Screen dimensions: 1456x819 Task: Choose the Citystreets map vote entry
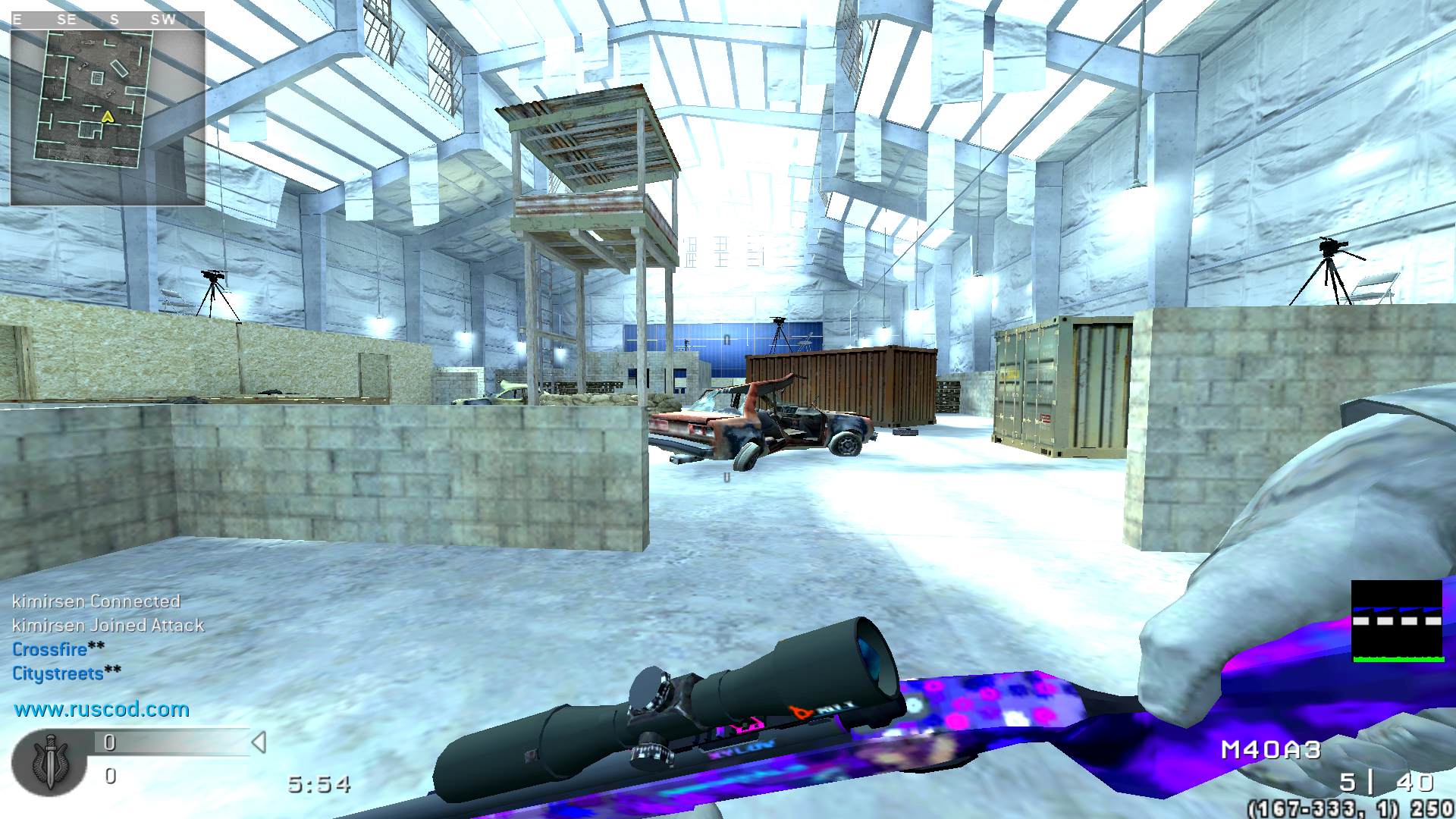point(58,673)
